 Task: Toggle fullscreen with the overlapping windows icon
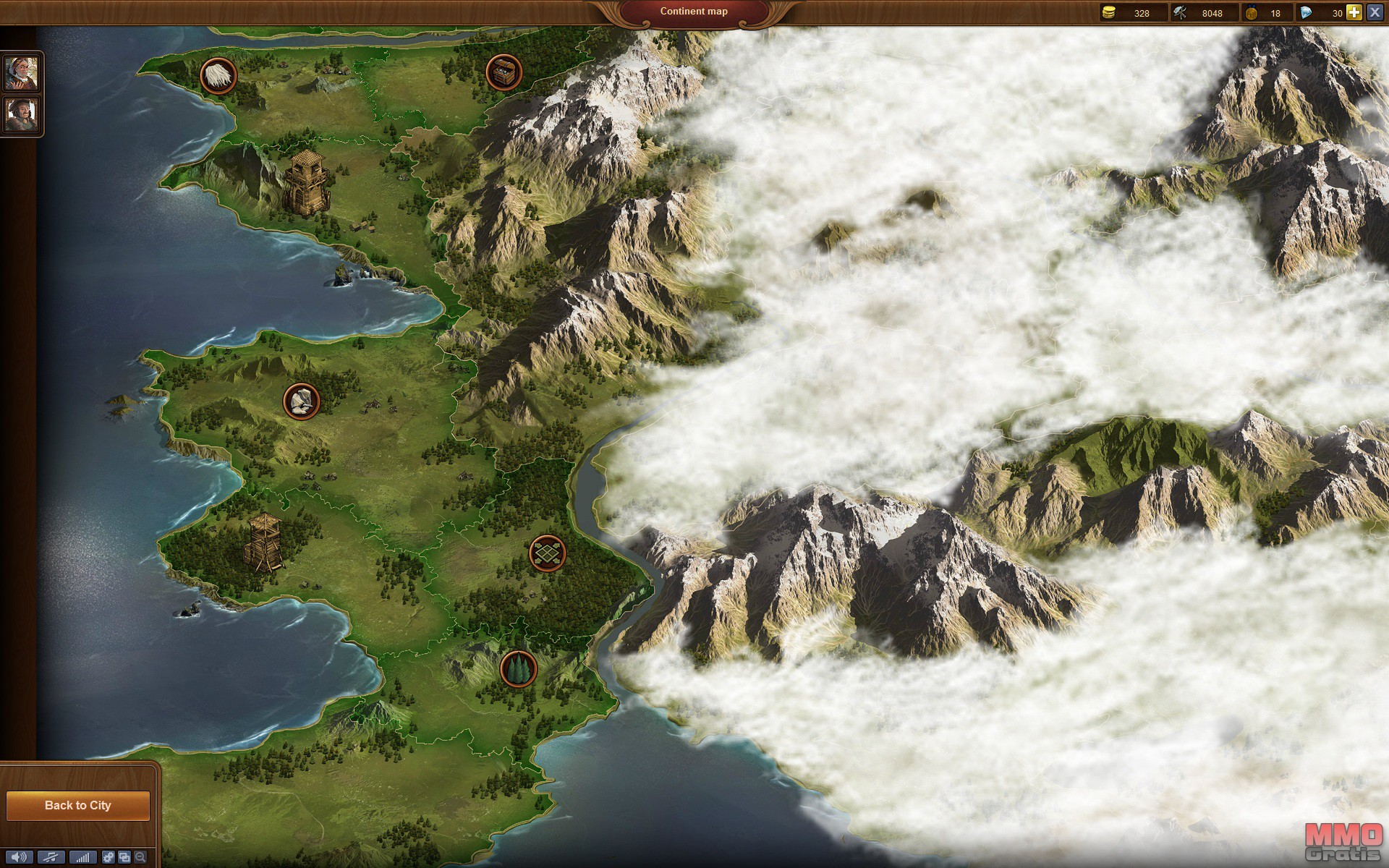(x=124, y=858)
